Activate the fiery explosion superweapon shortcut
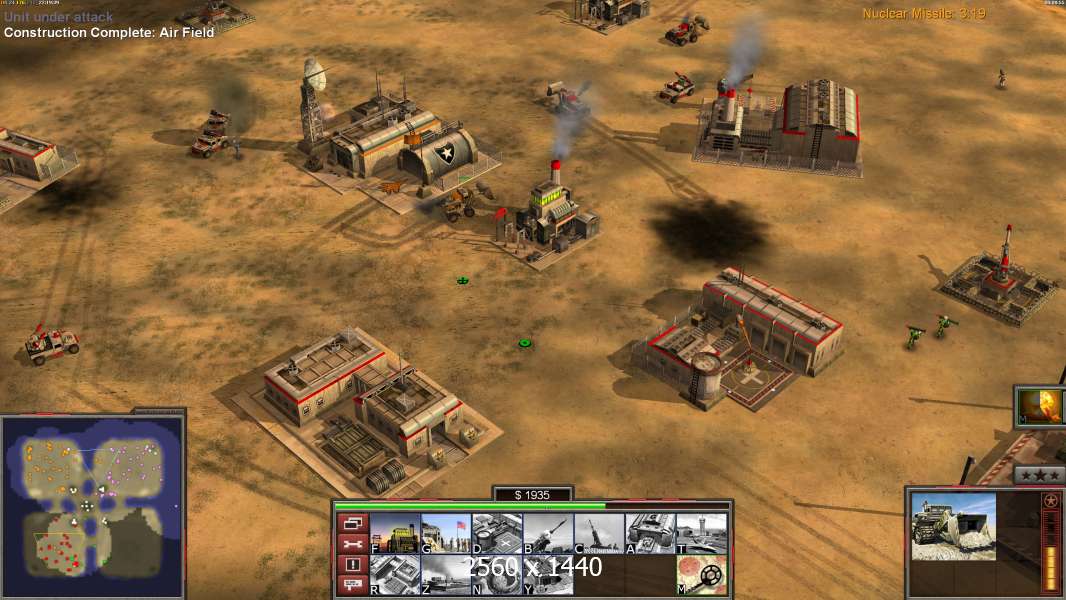 click(x=1040, y=407)
